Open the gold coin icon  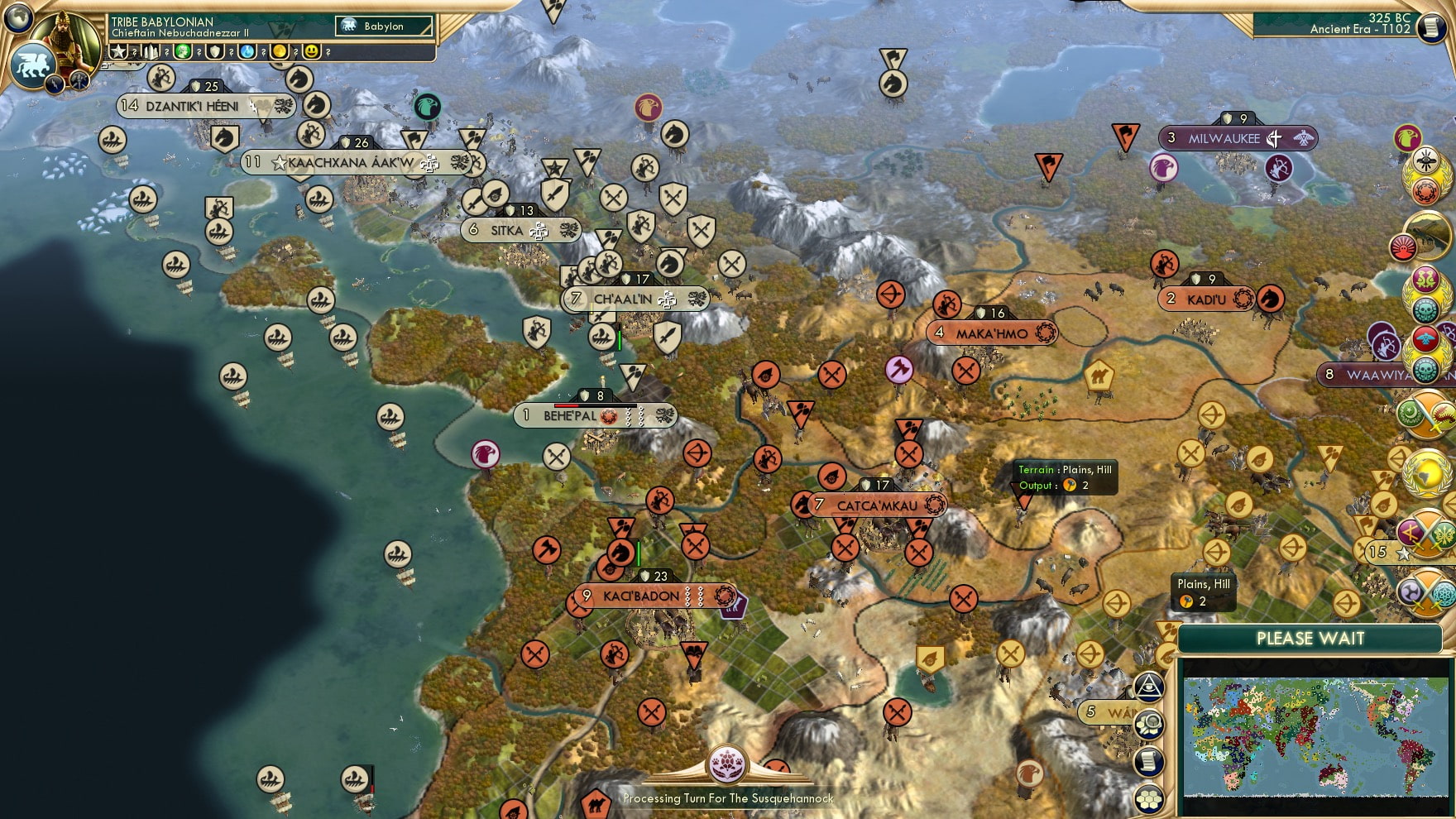pos(280,52)
